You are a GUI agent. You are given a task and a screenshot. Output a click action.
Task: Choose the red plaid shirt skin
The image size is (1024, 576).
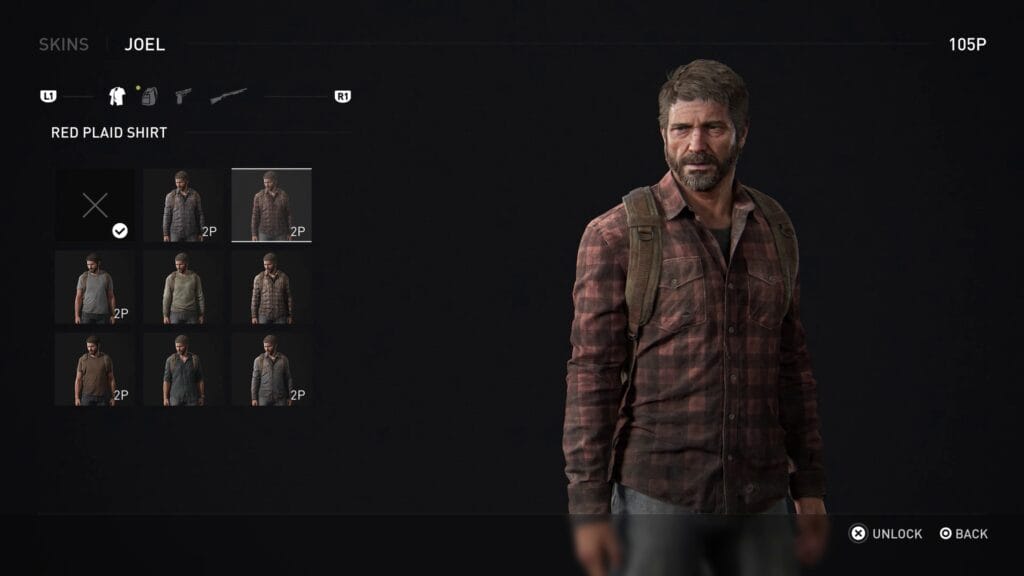[271, 205]
